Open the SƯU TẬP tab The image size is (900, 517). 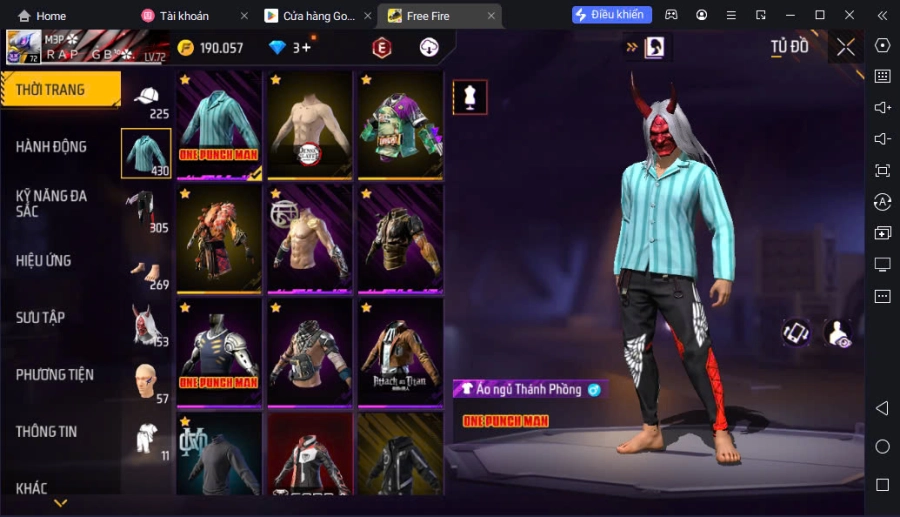tap(41, 318)
